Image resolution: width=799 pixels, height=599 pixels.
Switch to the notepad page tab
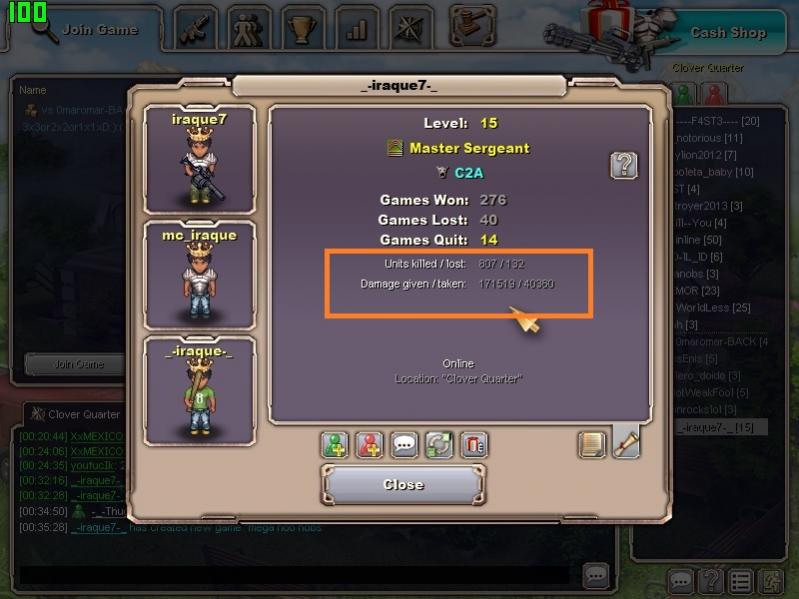(592, 444)
